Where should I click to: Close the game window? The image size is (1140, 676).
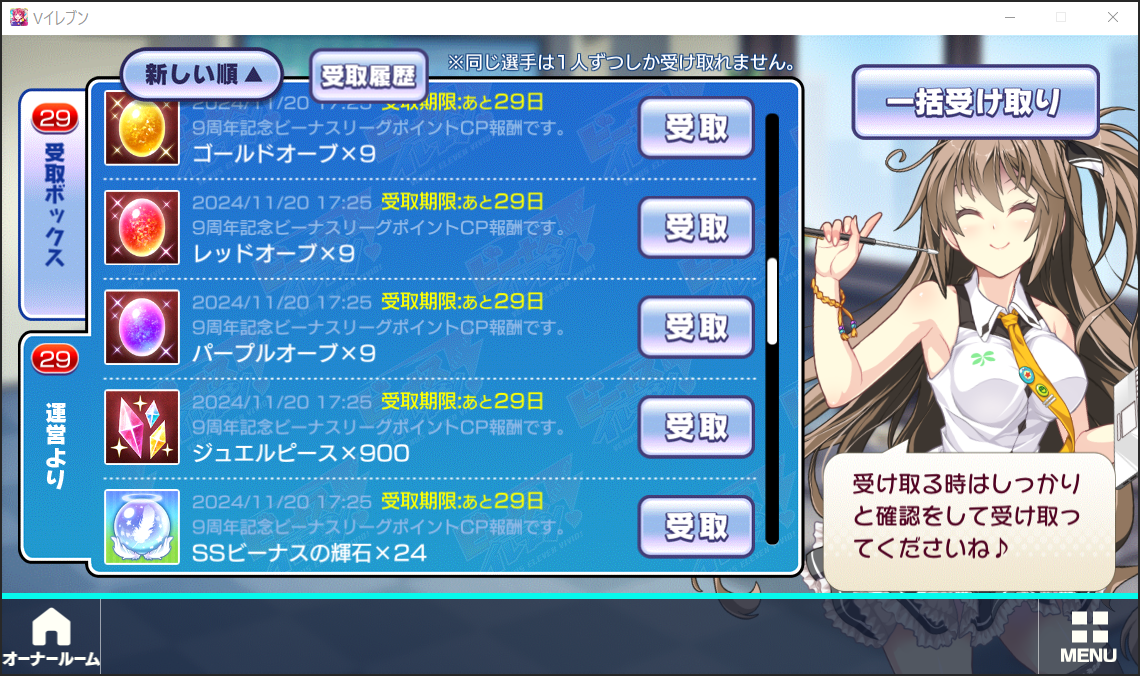click(x=1113, y=17)
